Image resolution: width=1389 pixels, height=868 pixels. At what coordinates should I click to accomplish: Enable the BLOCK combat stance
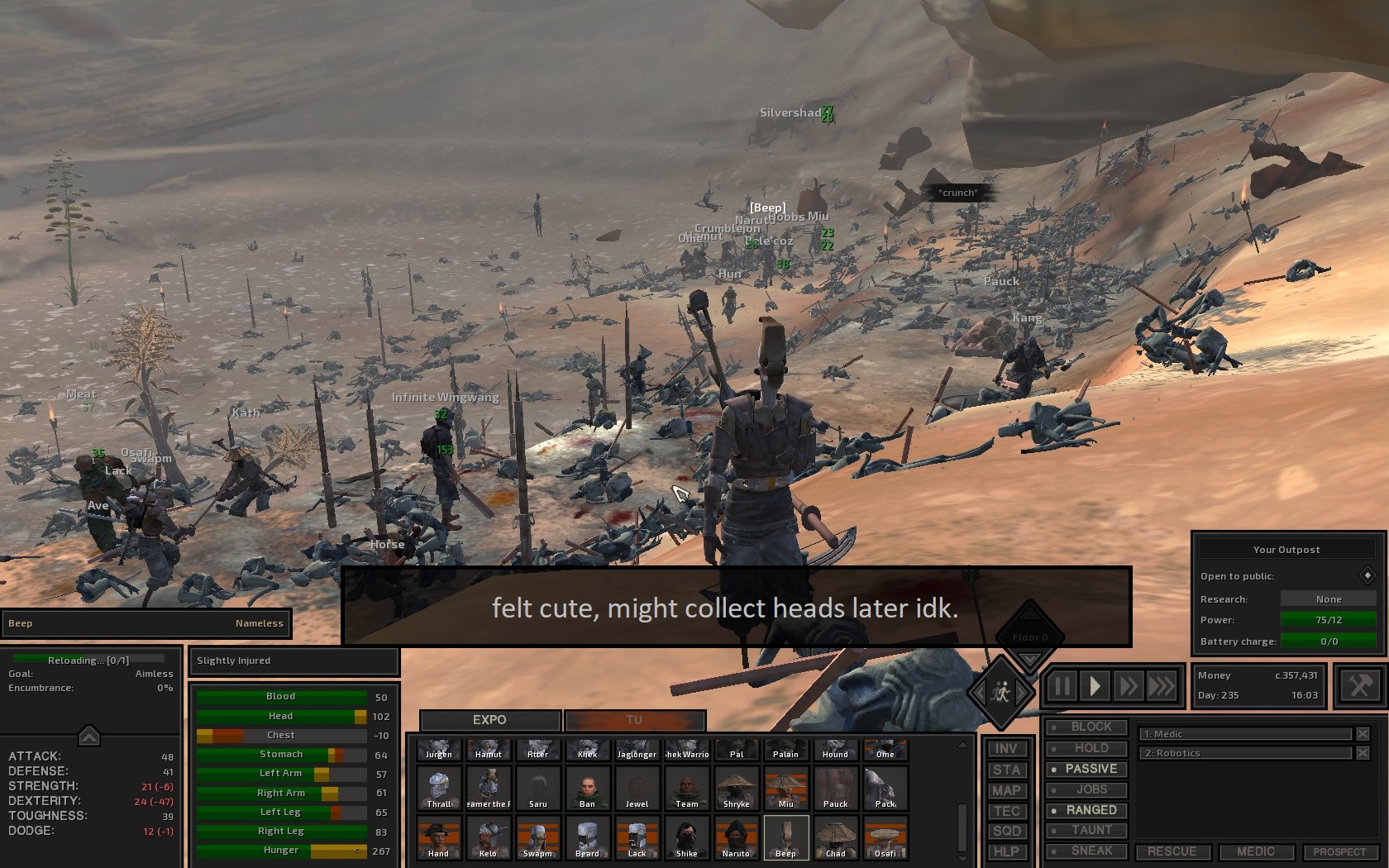[x=1086, y=727]
